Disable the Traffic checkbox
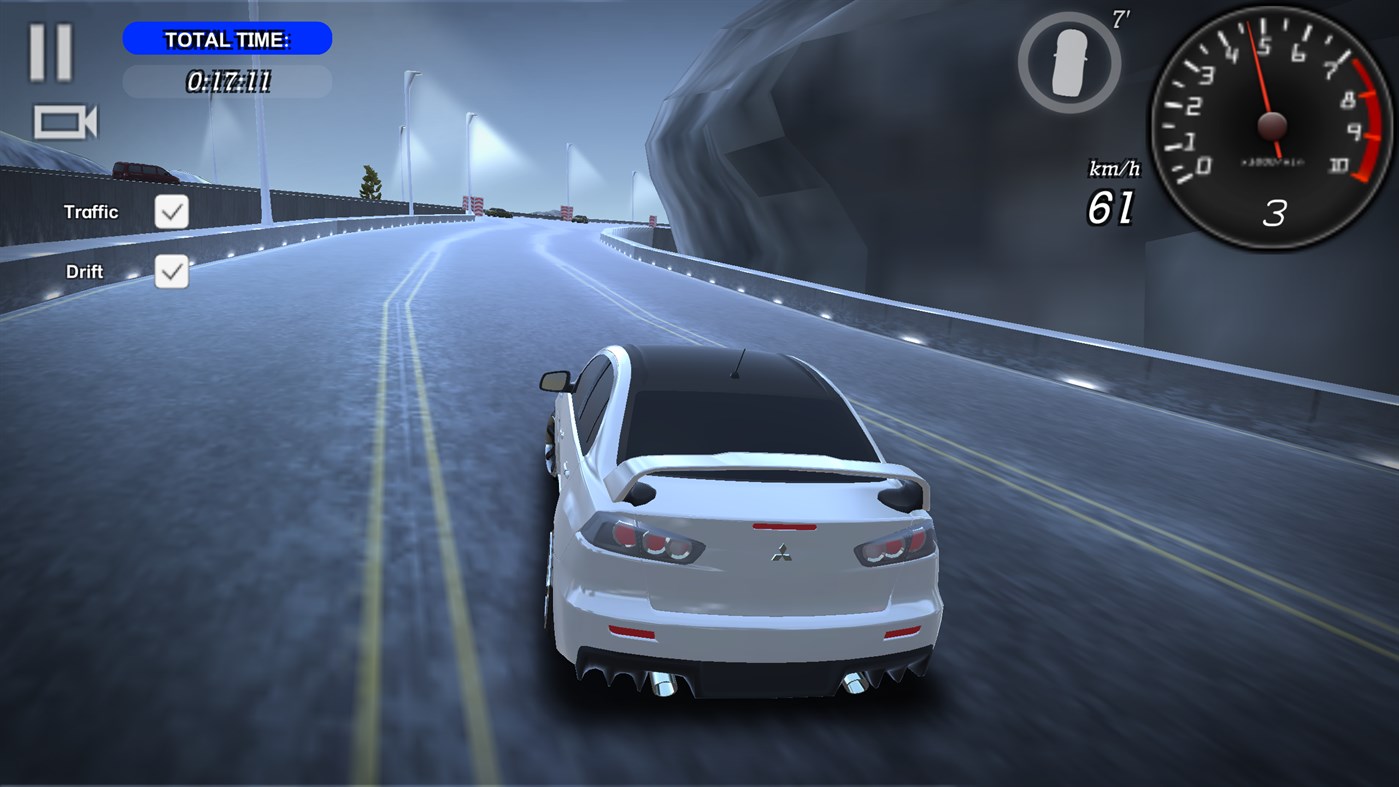The width and height of the screenshot is (1399, 787). (170, 211)
